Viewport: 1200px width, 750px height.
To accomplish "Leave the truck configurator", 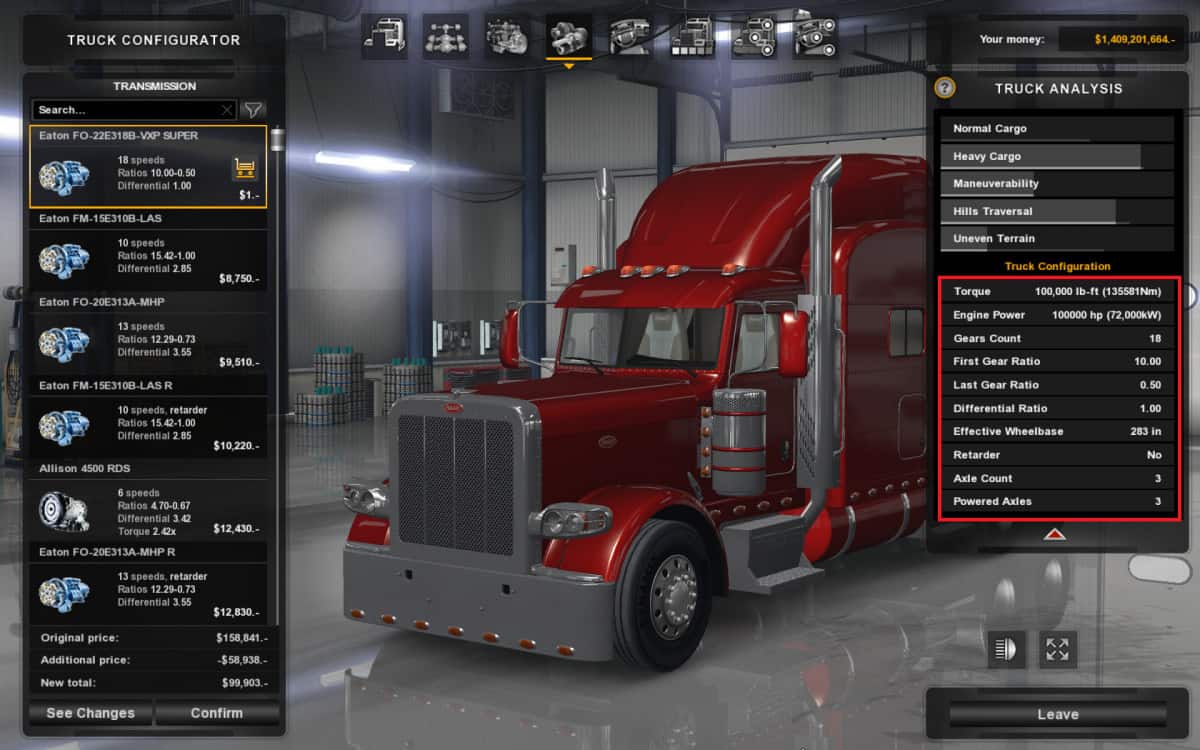I will pos(1057,714).
